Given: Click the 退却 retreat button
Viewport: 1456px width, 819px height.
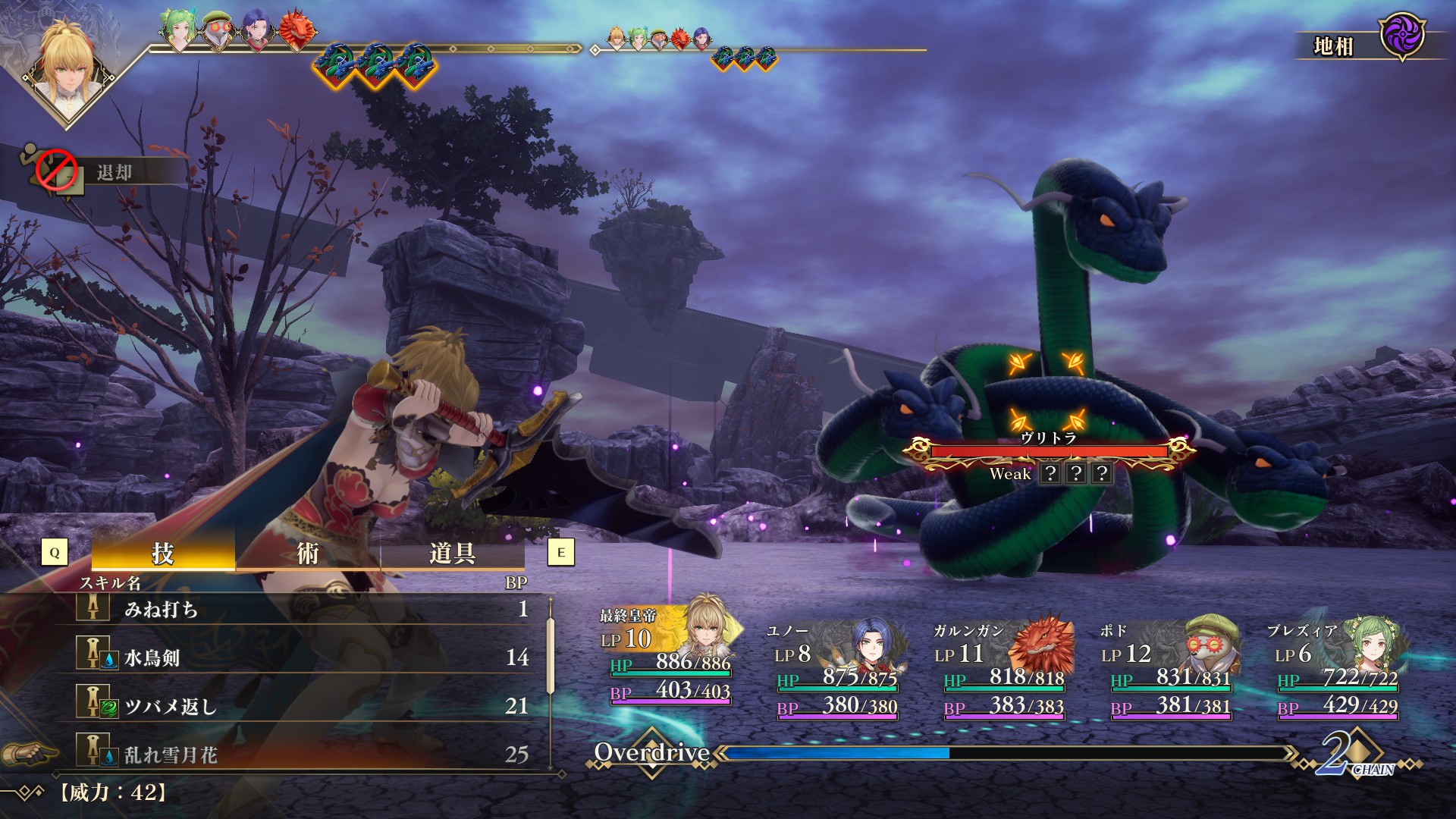Looking at the screenshot, I should (x=114, y=173).
